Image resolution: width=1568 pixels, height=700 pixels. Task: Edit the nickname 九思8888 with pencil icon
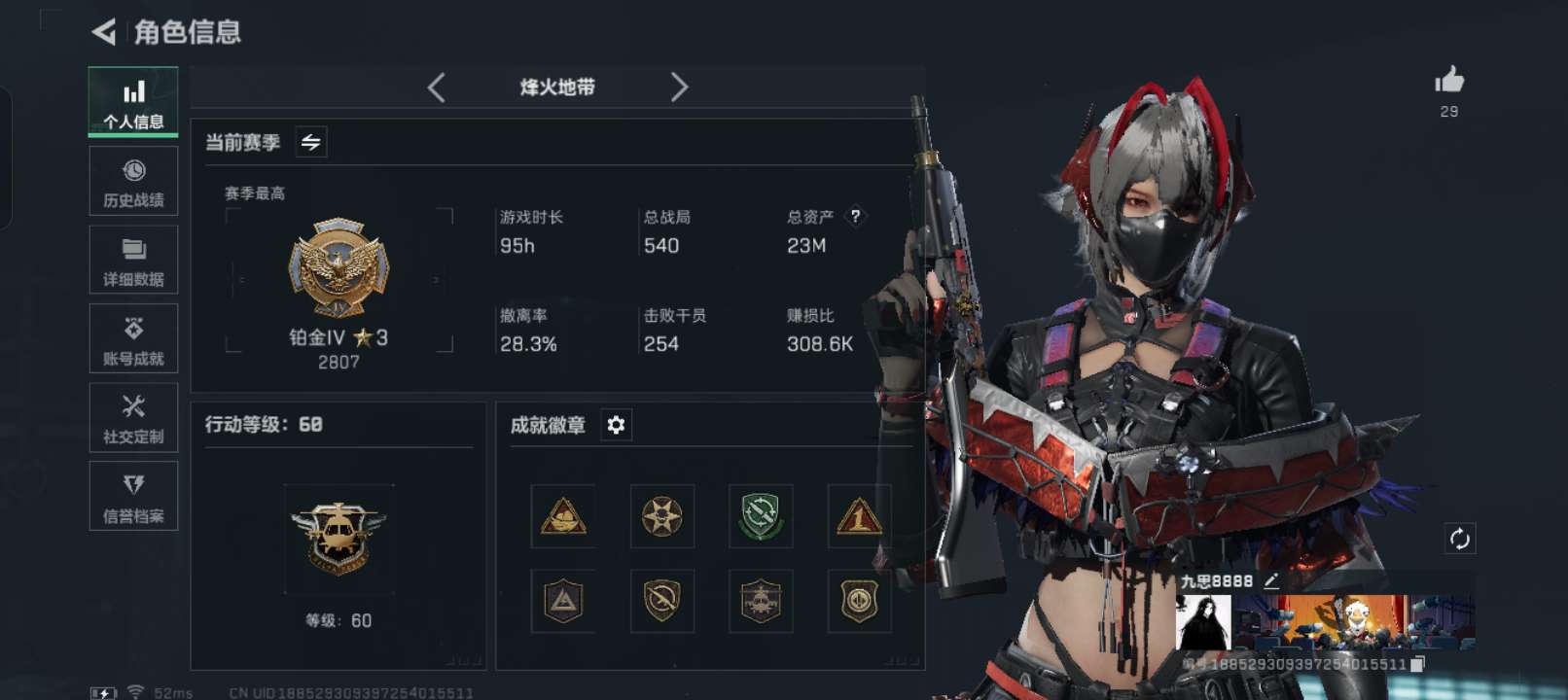[x=1271, y=580]
